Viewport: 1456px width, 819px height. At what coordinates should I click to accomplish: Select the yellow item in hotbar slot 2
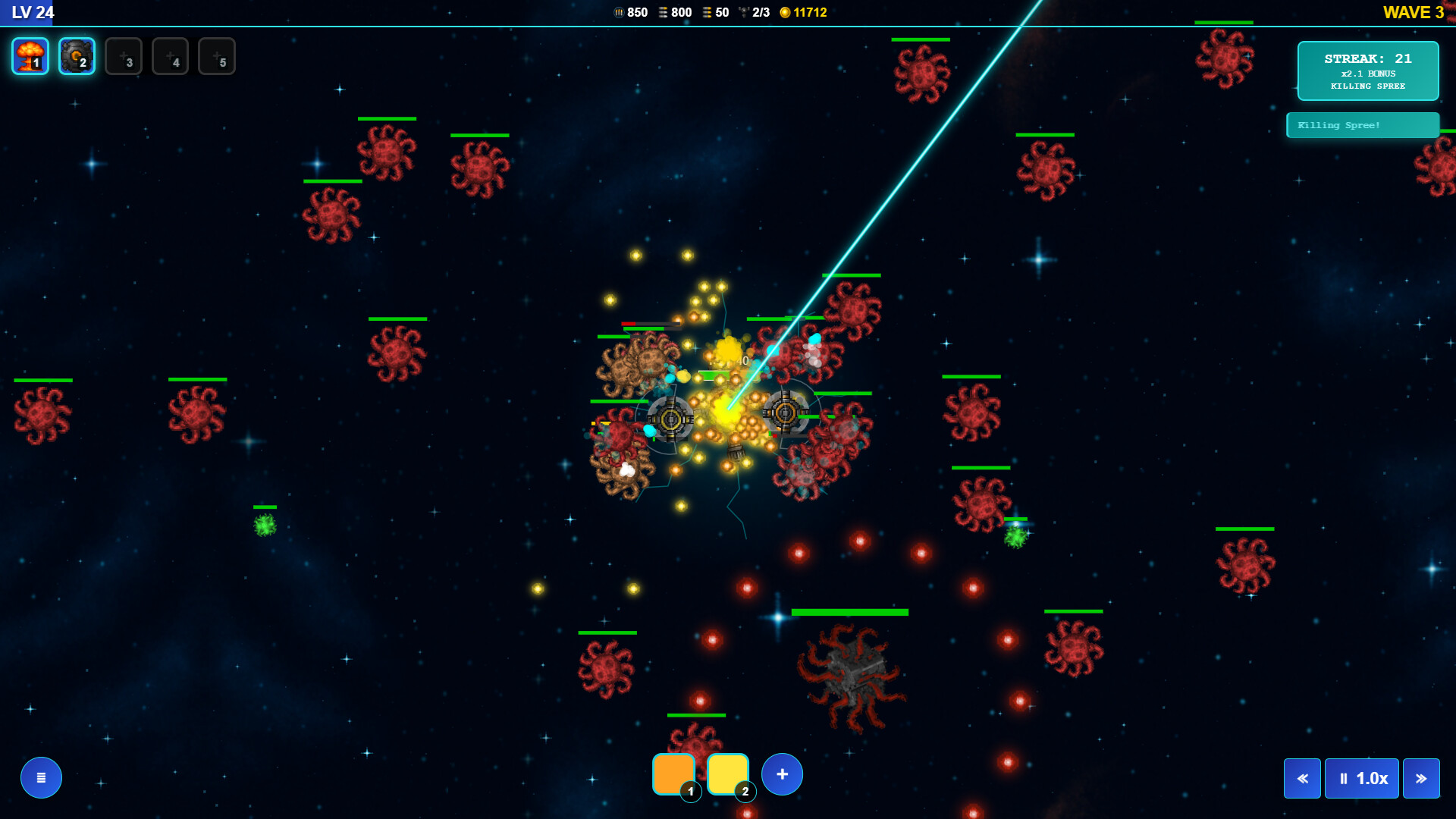click(x=729, y=774)
